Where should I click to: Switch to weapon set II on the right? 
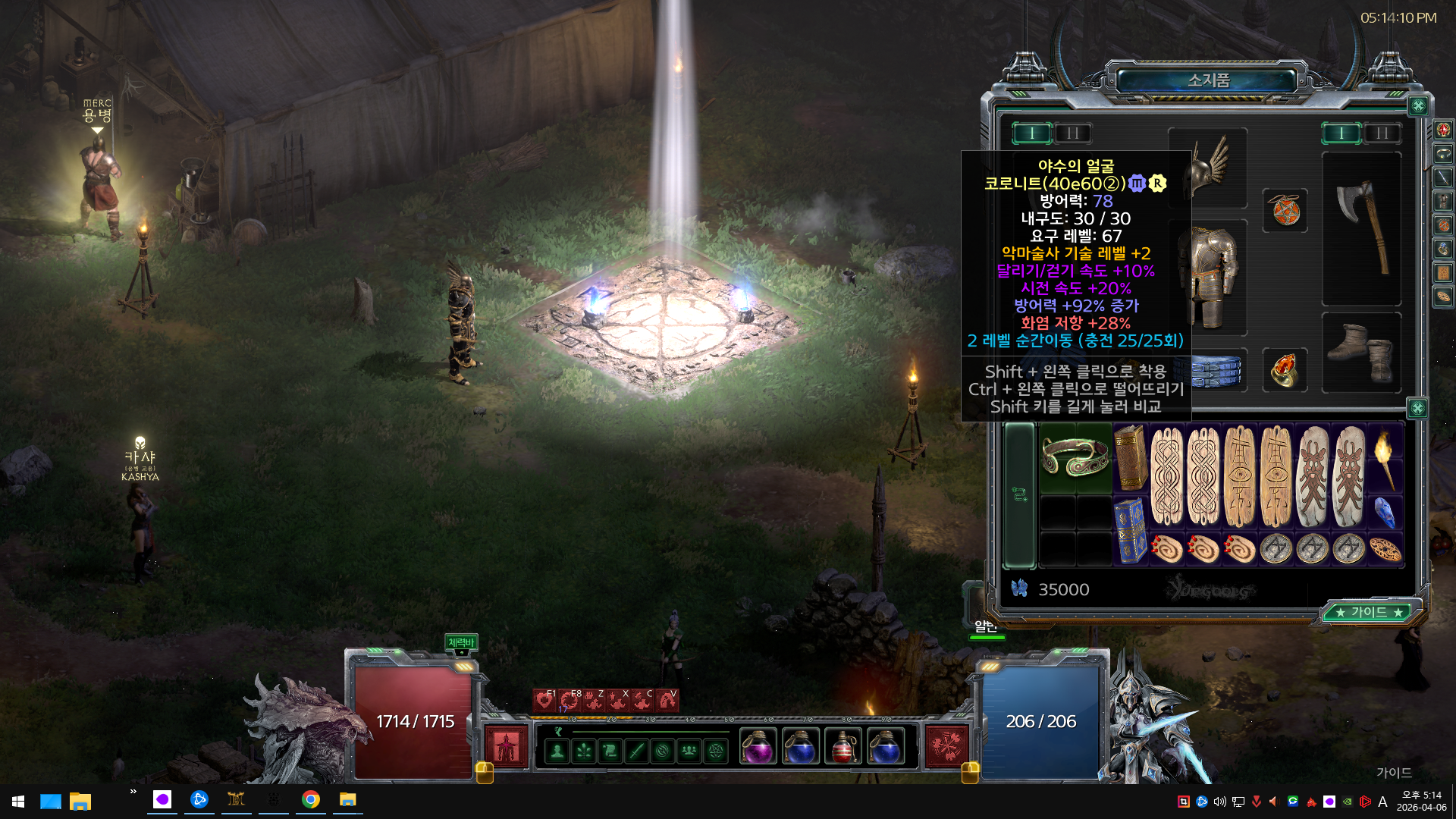point(1382,133)
